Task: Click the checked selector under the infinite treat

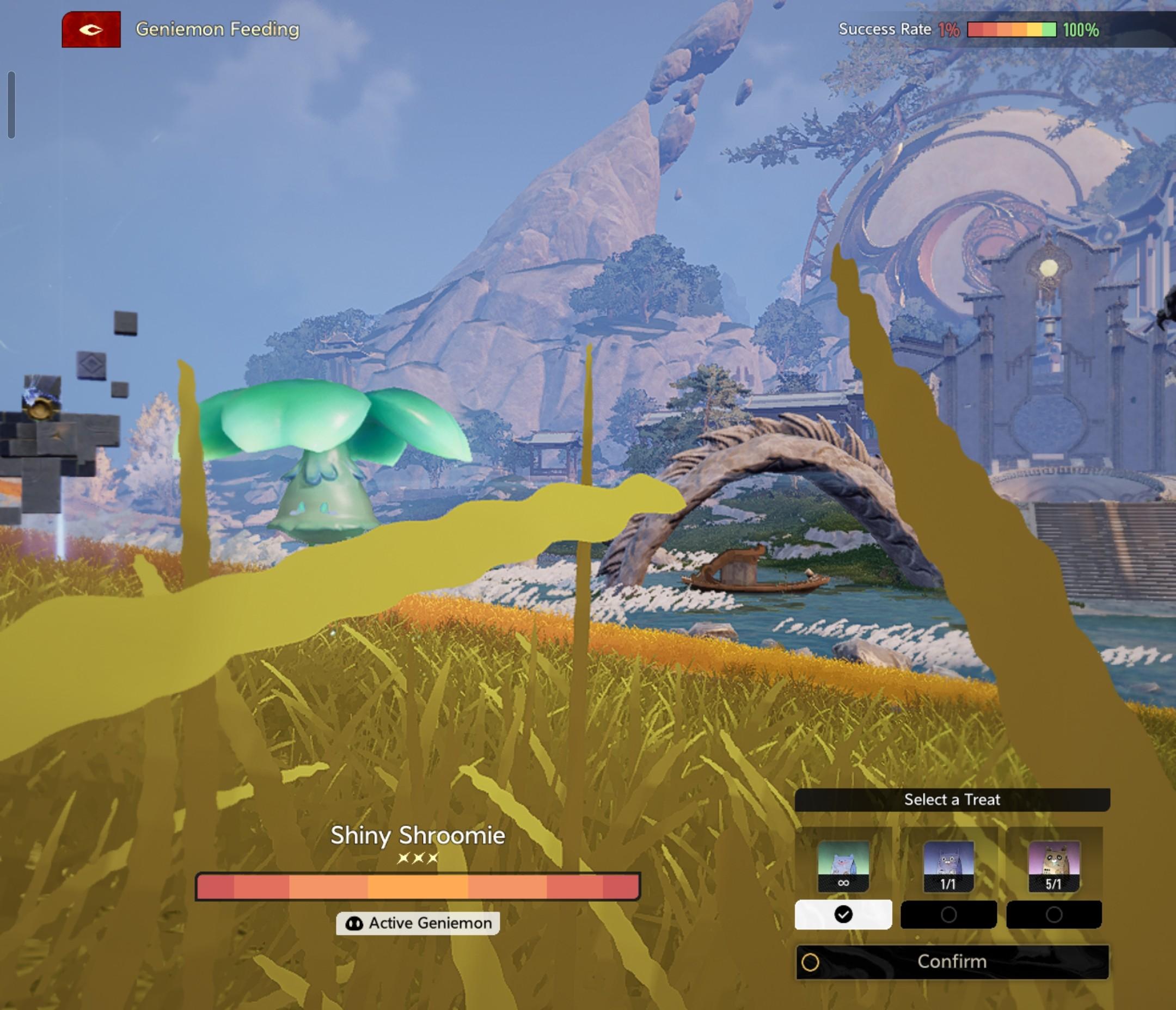Action: click(x=843, y=915)
